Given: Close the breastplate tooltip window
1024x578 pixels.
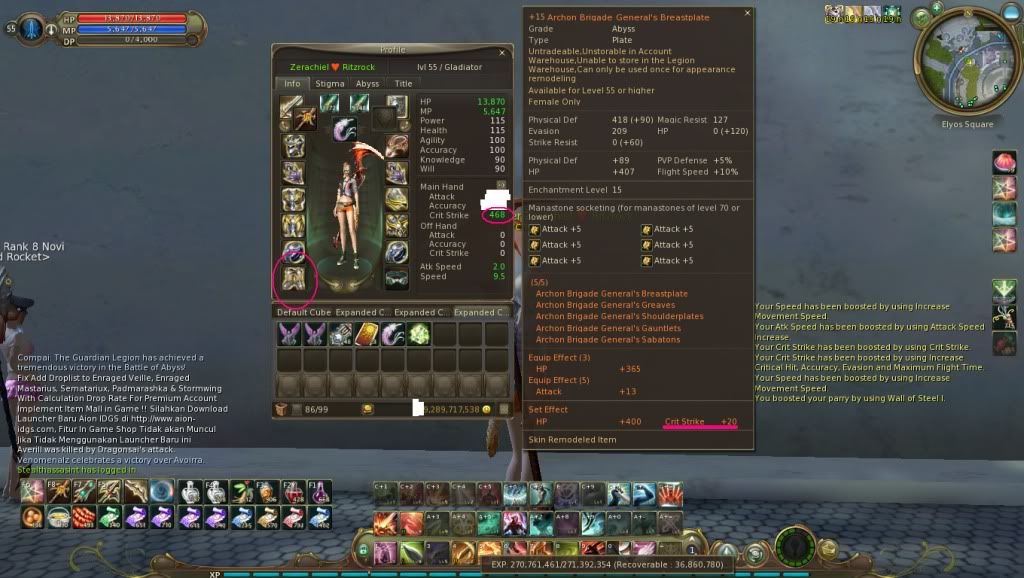Looking at the screenshot, I should click(747, 13).
